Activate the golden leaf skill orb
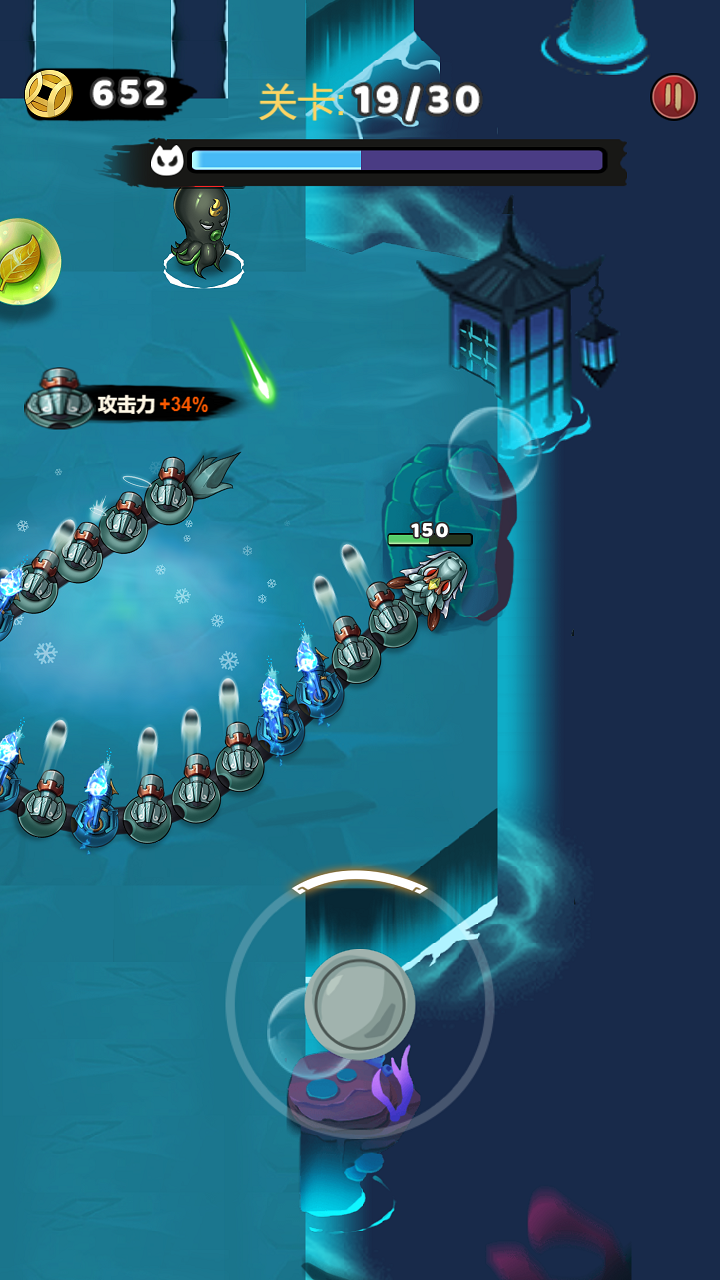Viewport: 720px width, 1280px height. 24,262
